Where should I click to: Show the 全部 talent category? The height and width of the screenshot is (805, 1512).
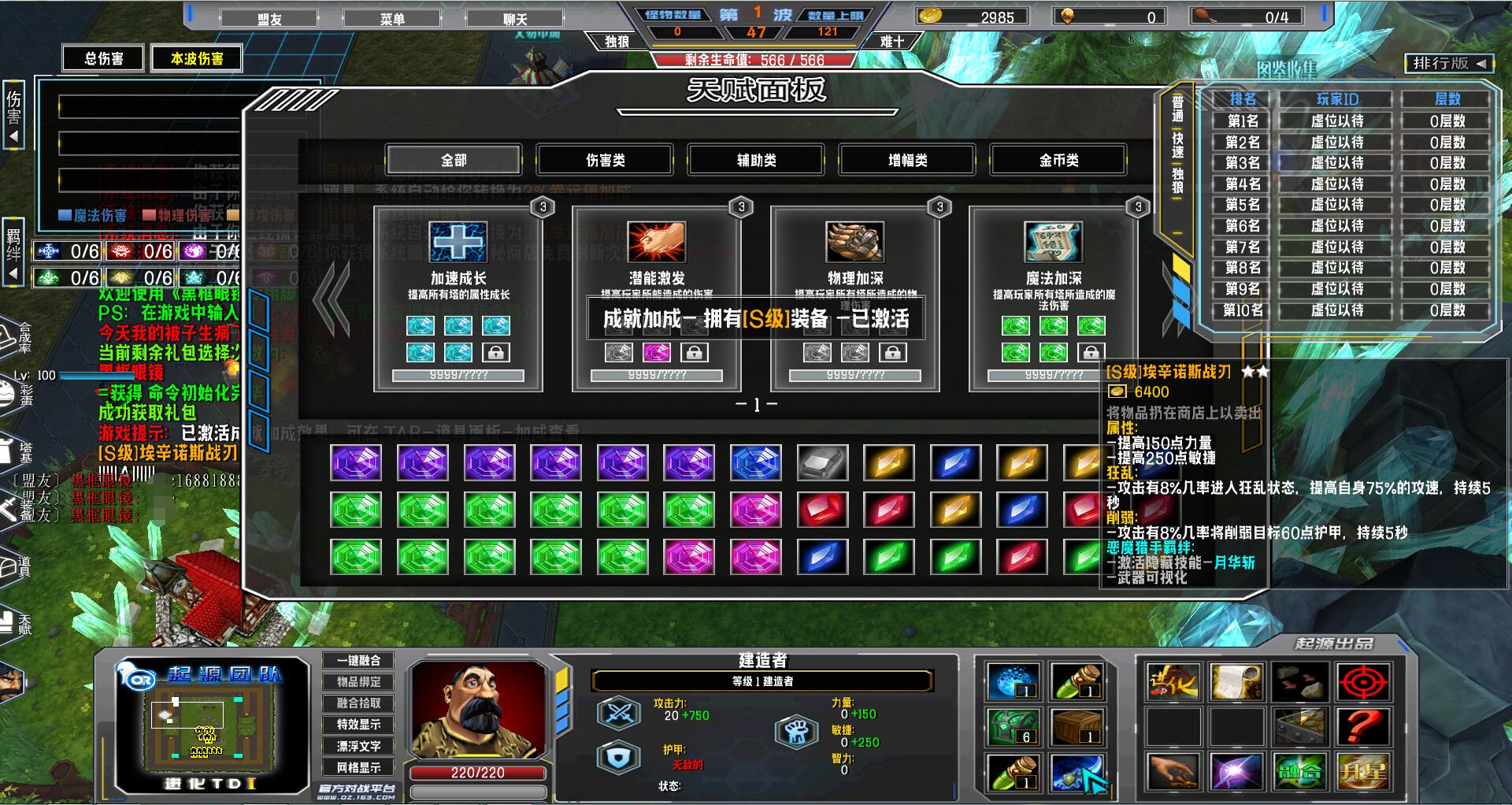point(454,160)
